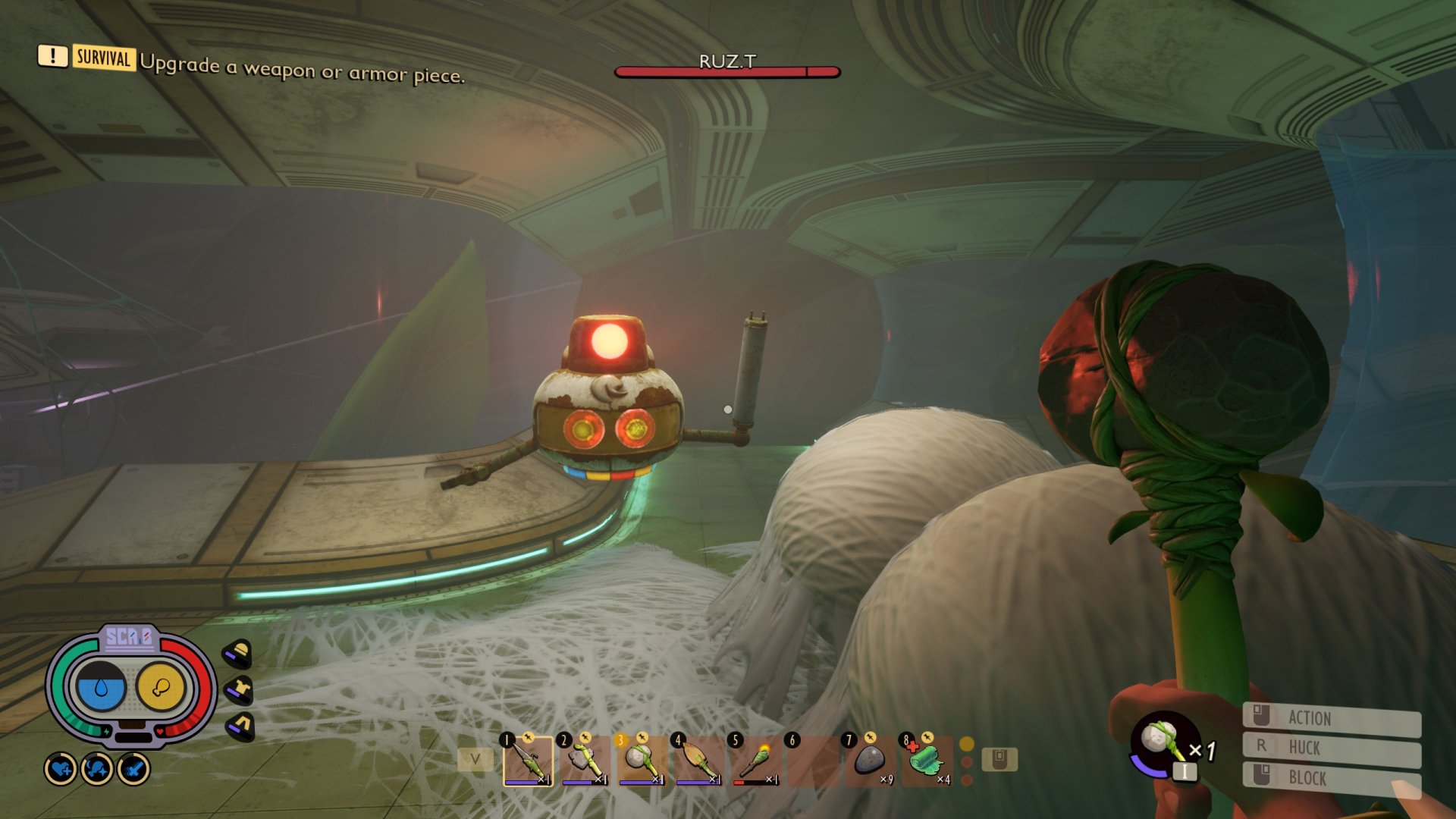
Task: Equip the leaf-blade shovel in slot 4
Action: pyautogui.click(x=698, y=760)
